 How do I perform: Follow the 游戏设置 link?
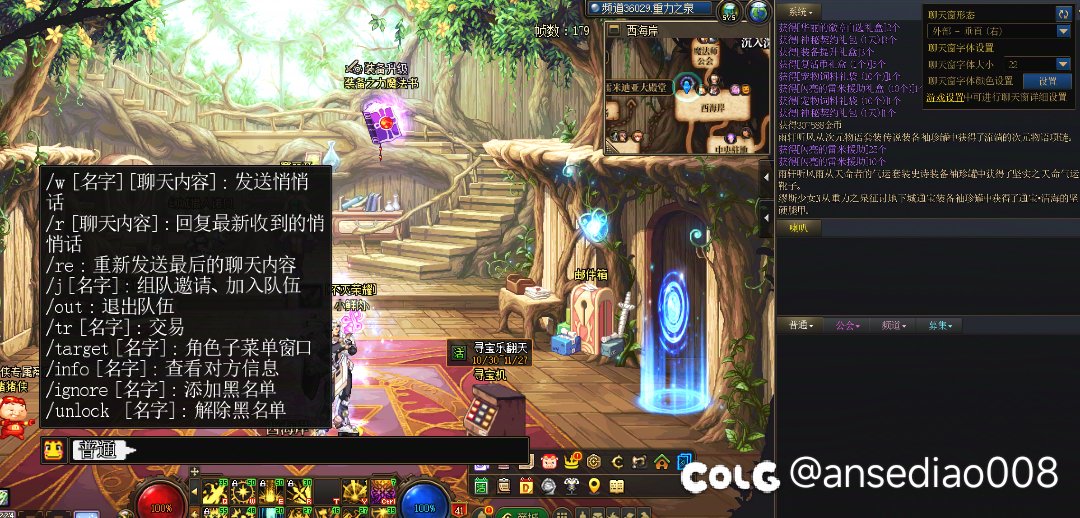coord(944,98)
